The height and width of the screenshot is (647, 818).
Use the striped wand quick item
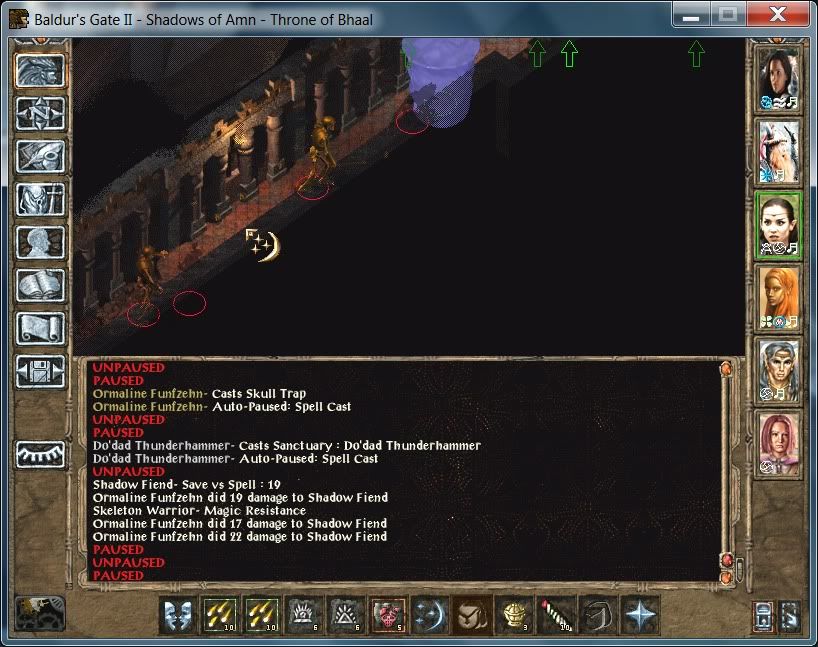point(555,614)
